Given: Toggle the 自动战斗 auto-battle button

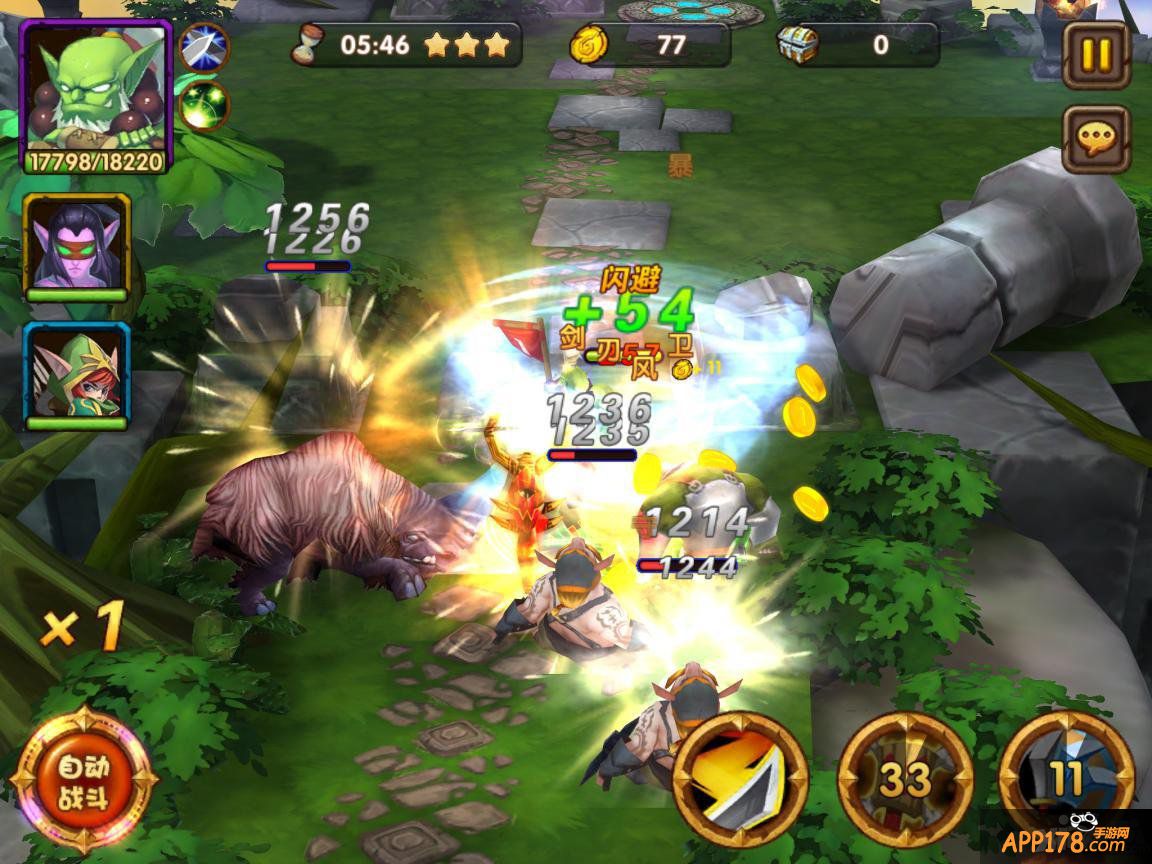Looking at the screenshot, I should tap(84, 782).
